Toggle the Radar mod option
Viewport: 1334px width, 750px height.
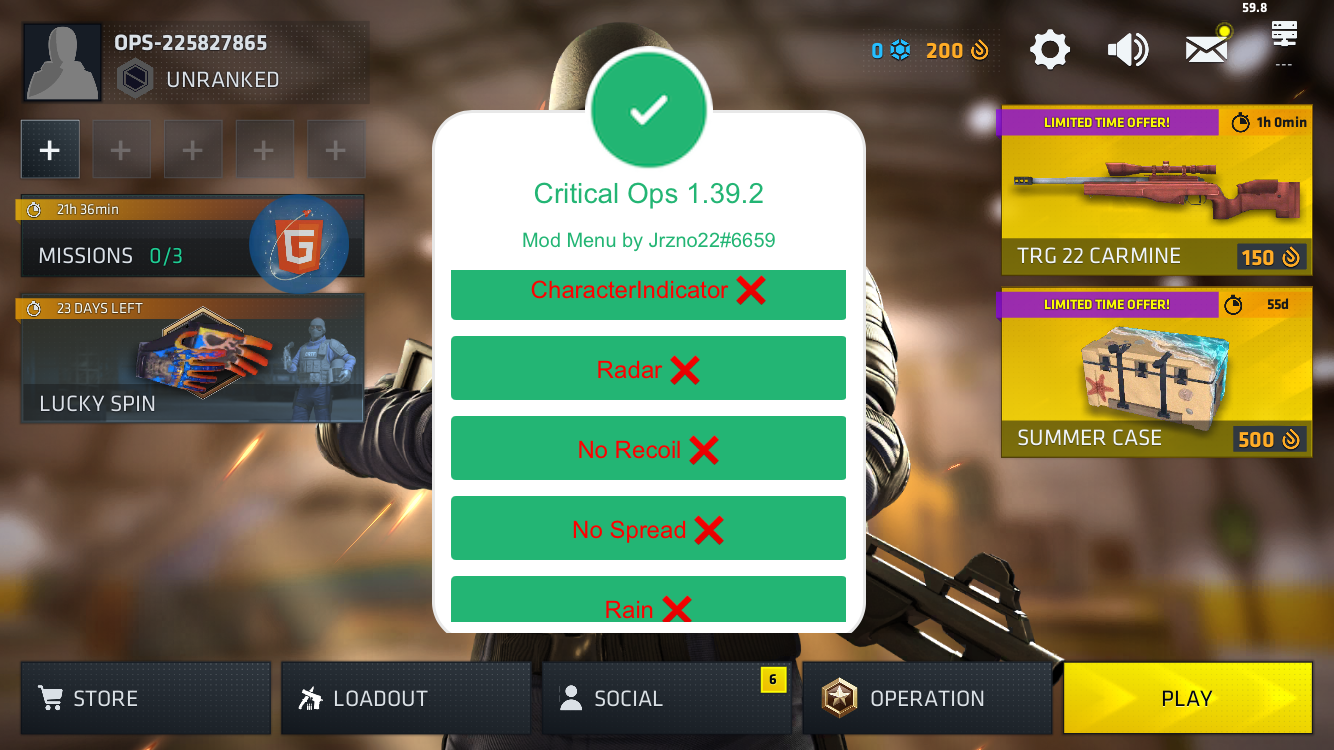pos(648,368)
